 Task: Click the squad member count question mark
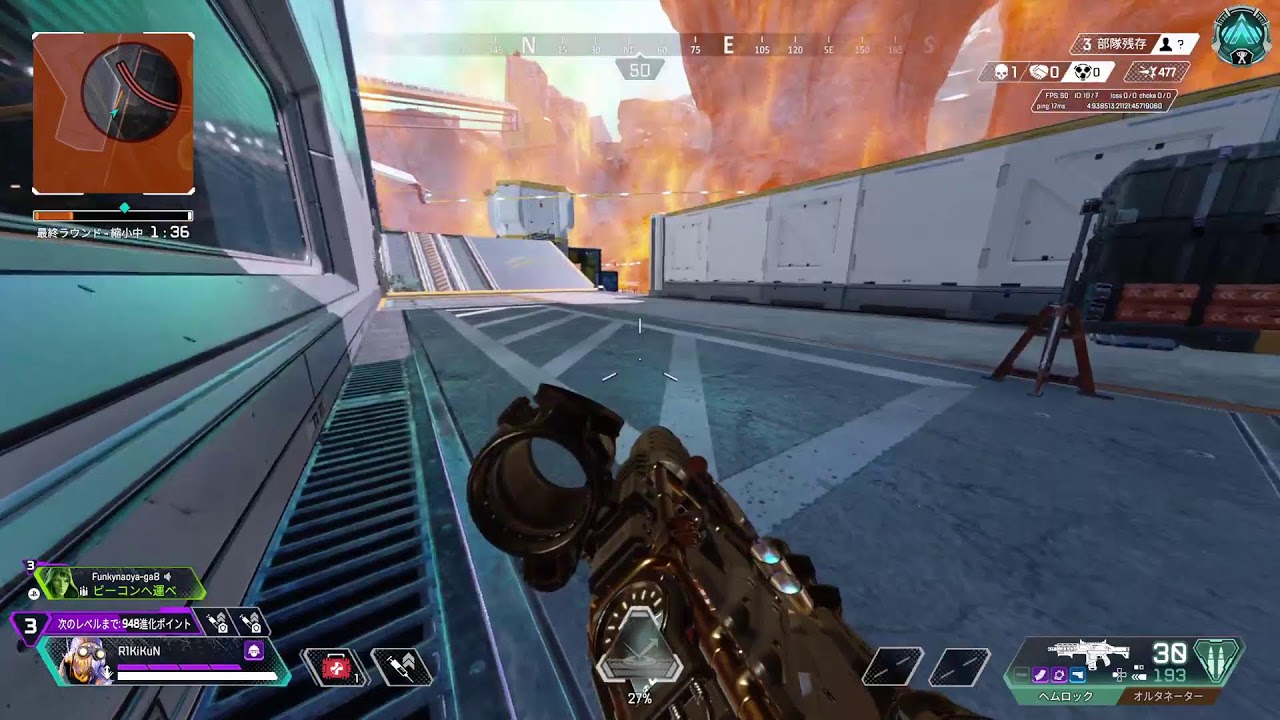pyautogui.click(x=1180, y=43)
